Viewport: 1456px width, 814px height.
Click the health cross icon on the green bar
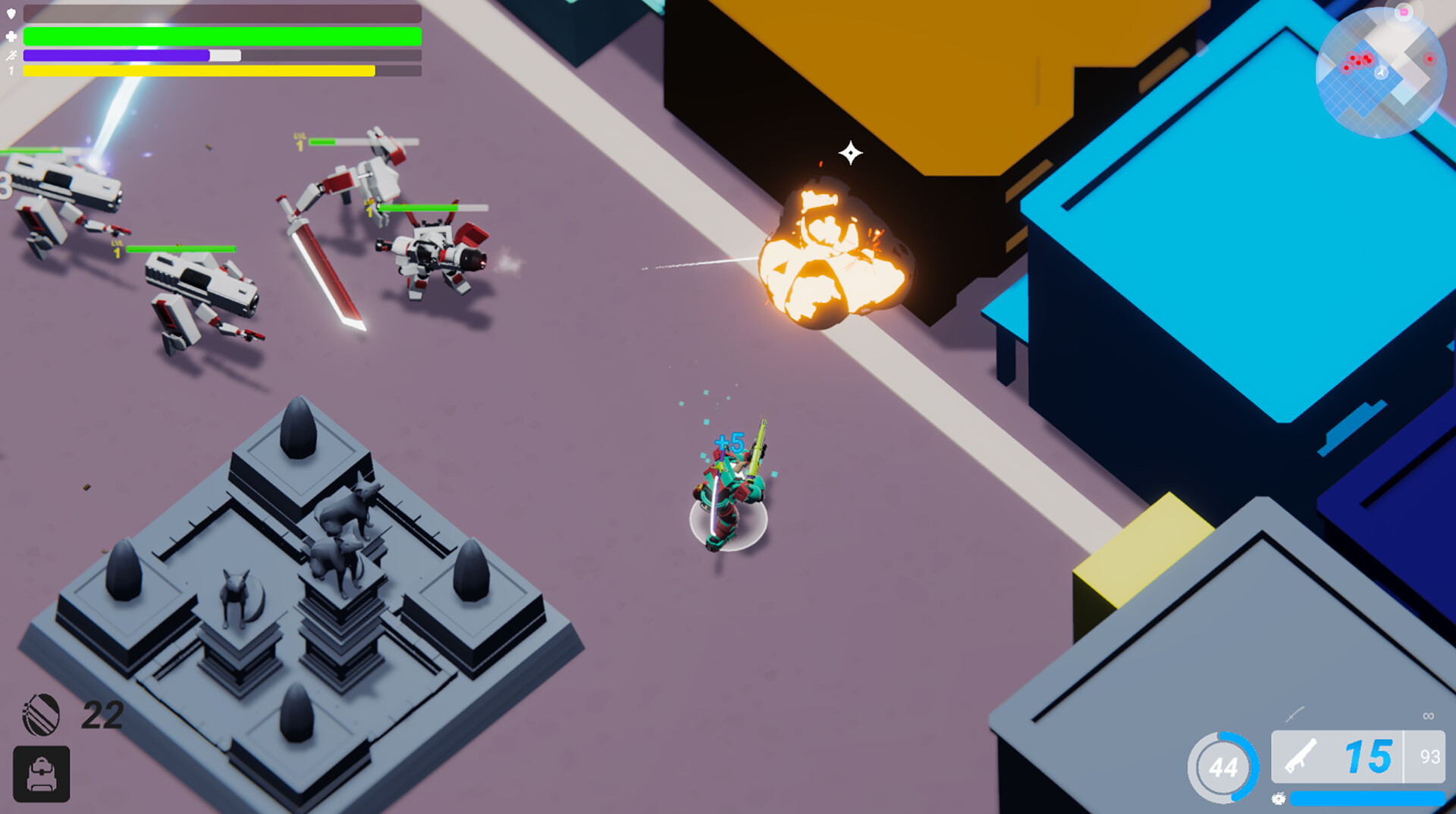(x=11, y=35)
